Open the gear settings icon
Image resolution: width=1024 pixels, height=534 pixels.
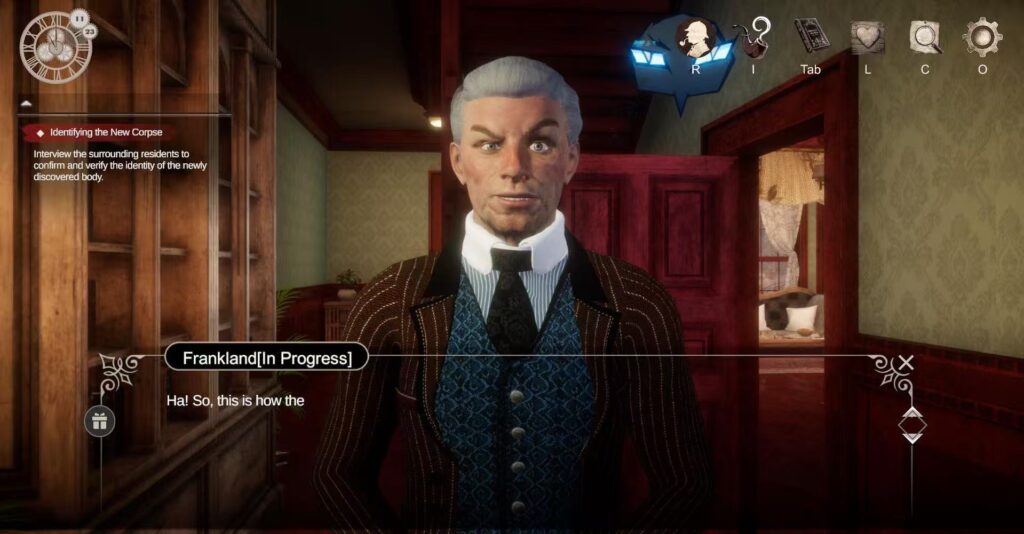982,37
